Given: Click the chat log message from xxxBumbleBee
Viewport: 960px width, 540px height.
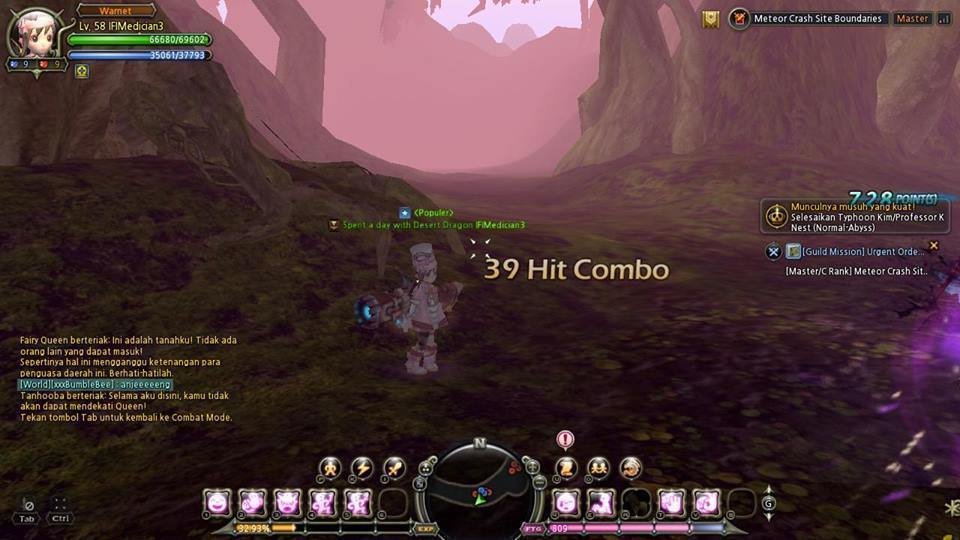Looking at the screenshot, I should 95,384.
